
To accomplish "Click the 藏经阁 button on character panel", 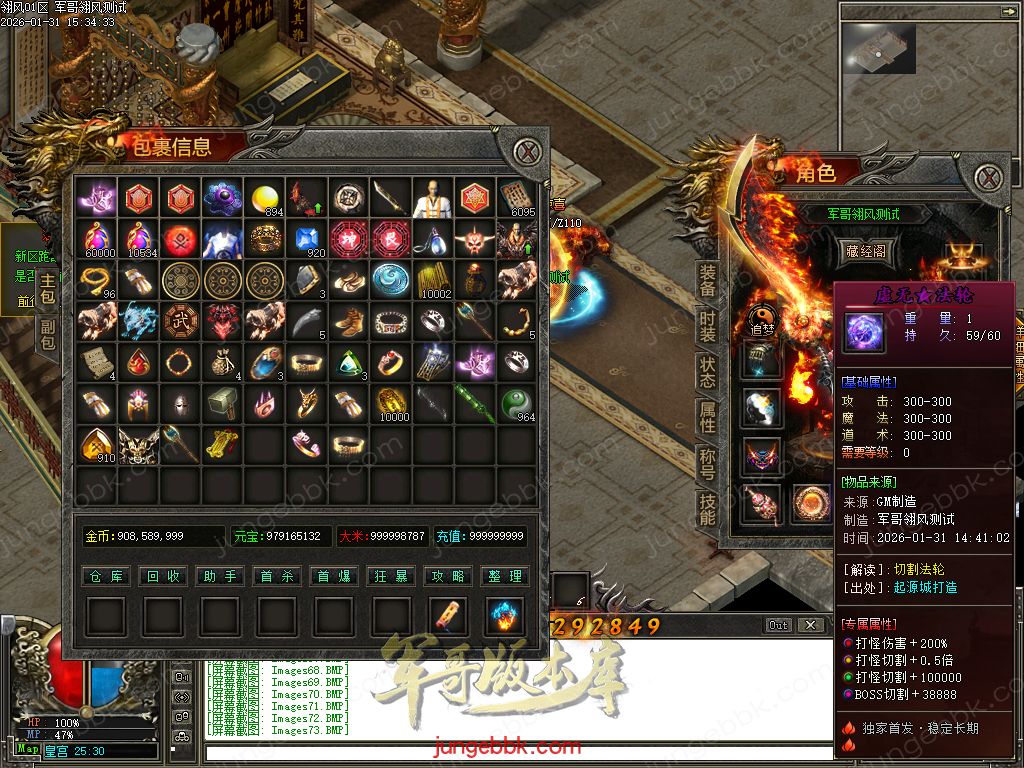I will point(865,252).
